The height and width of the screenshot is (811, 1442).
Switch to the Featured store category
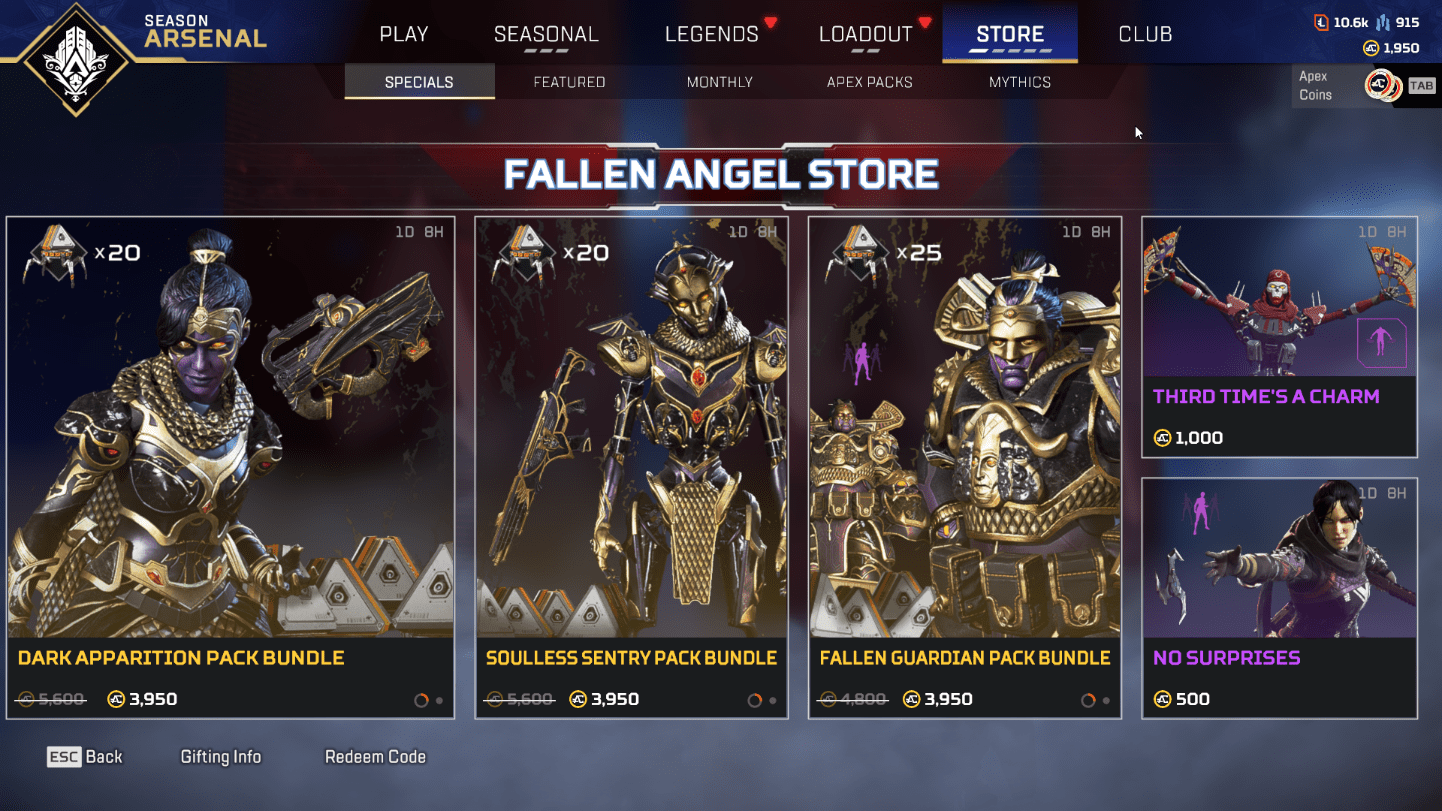569,82
